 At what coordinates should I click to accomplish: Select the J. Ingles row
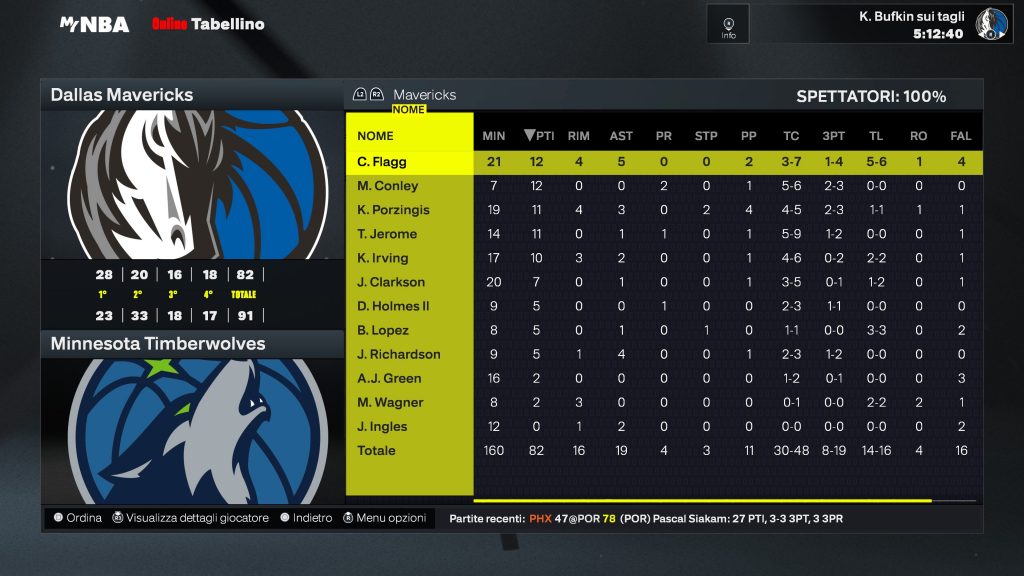382,426
